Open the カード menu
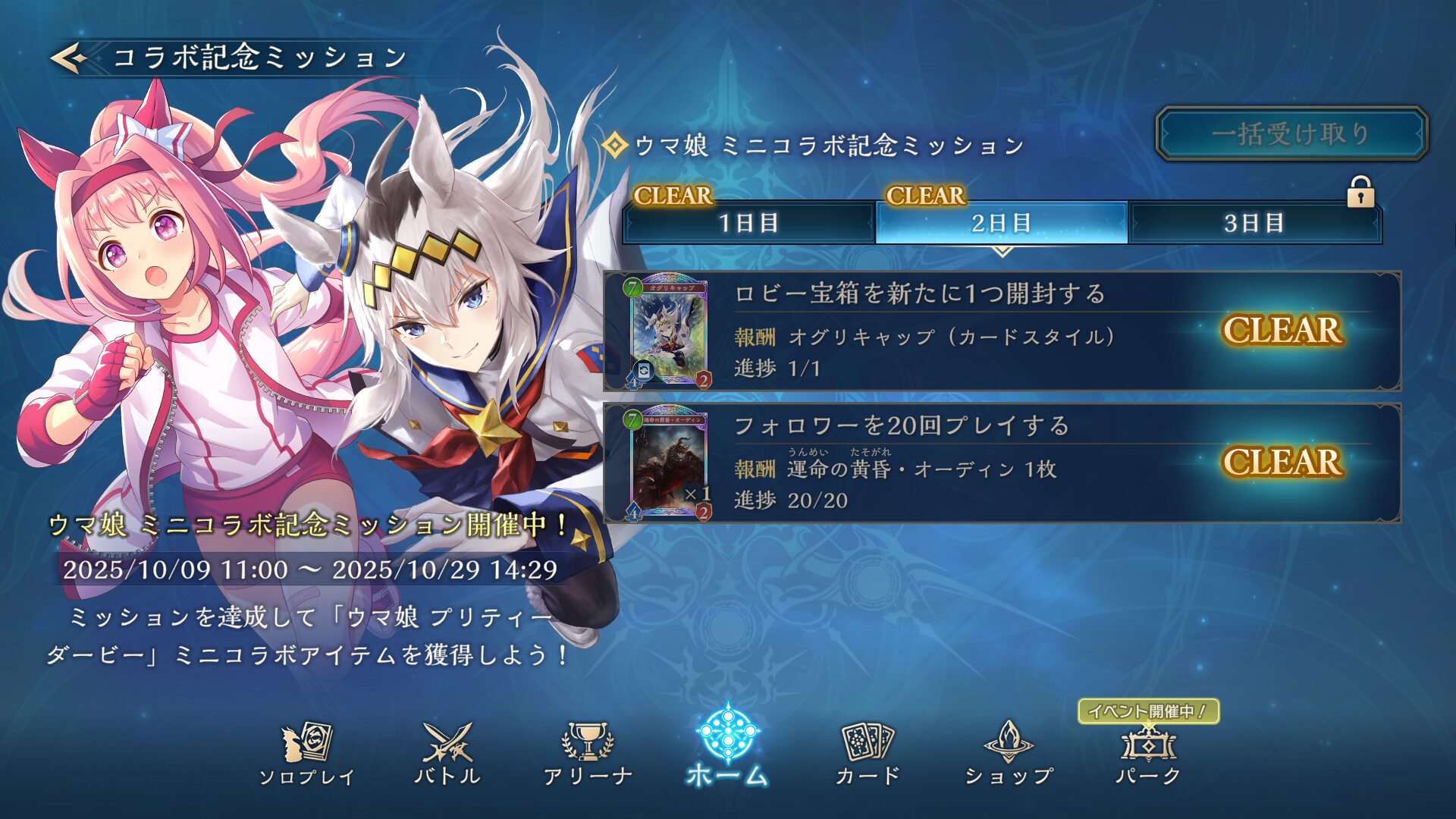 [868, 752]
